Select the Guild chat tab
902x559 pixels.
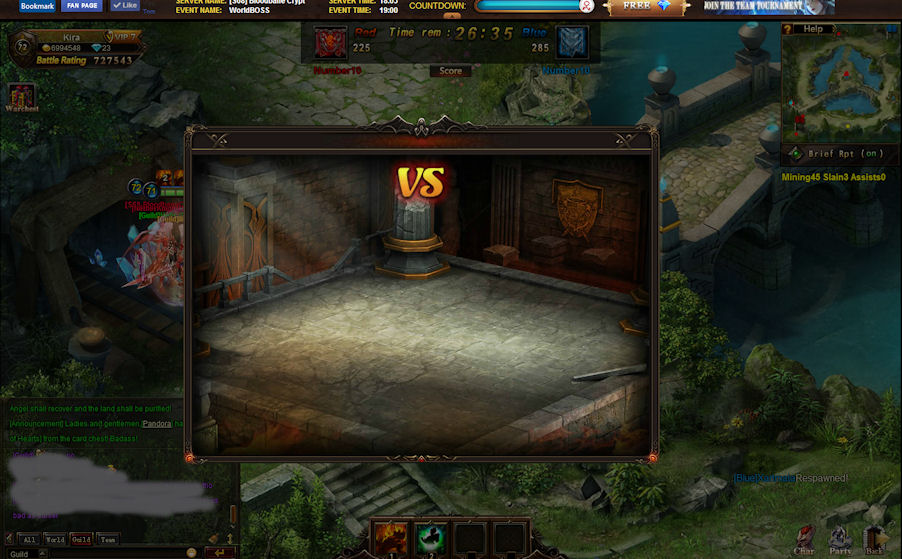[x=81, y=539]
